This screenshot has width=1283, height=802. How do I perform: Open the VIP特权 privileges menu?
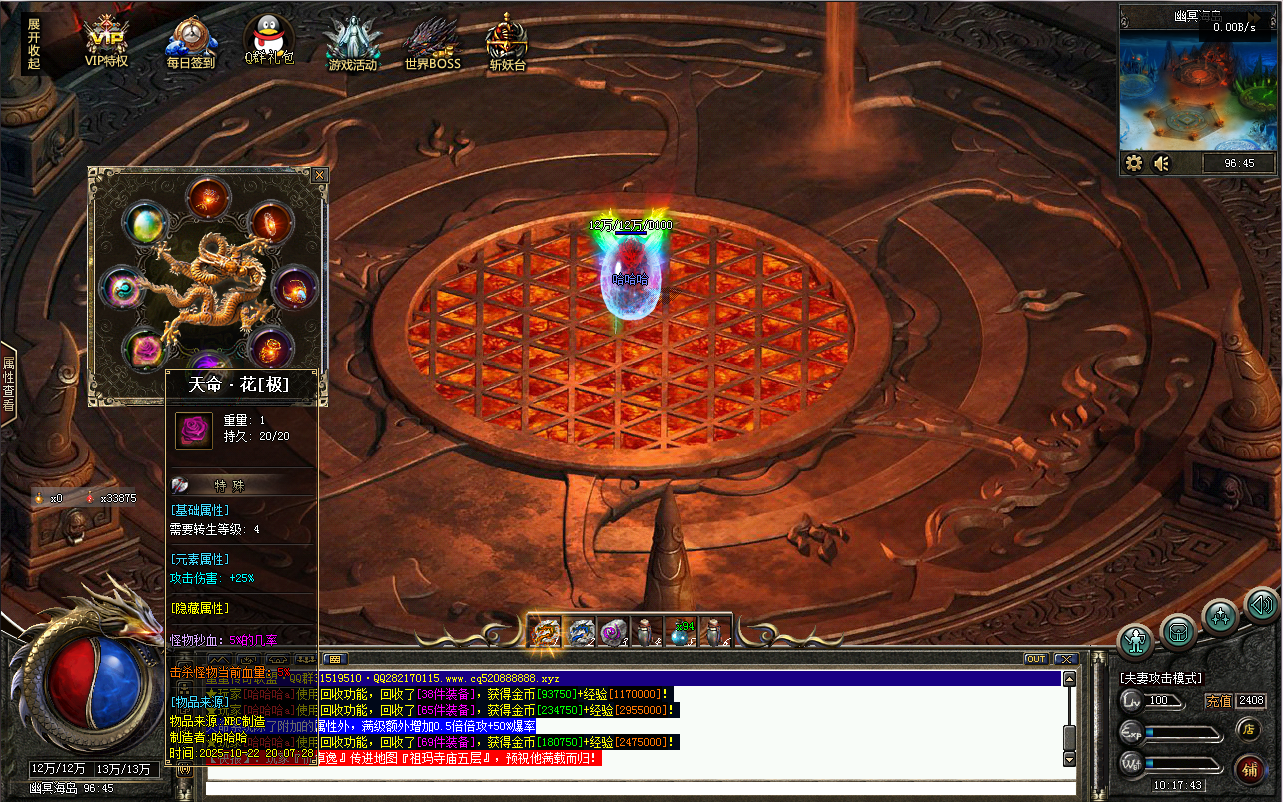click(106, 43)
